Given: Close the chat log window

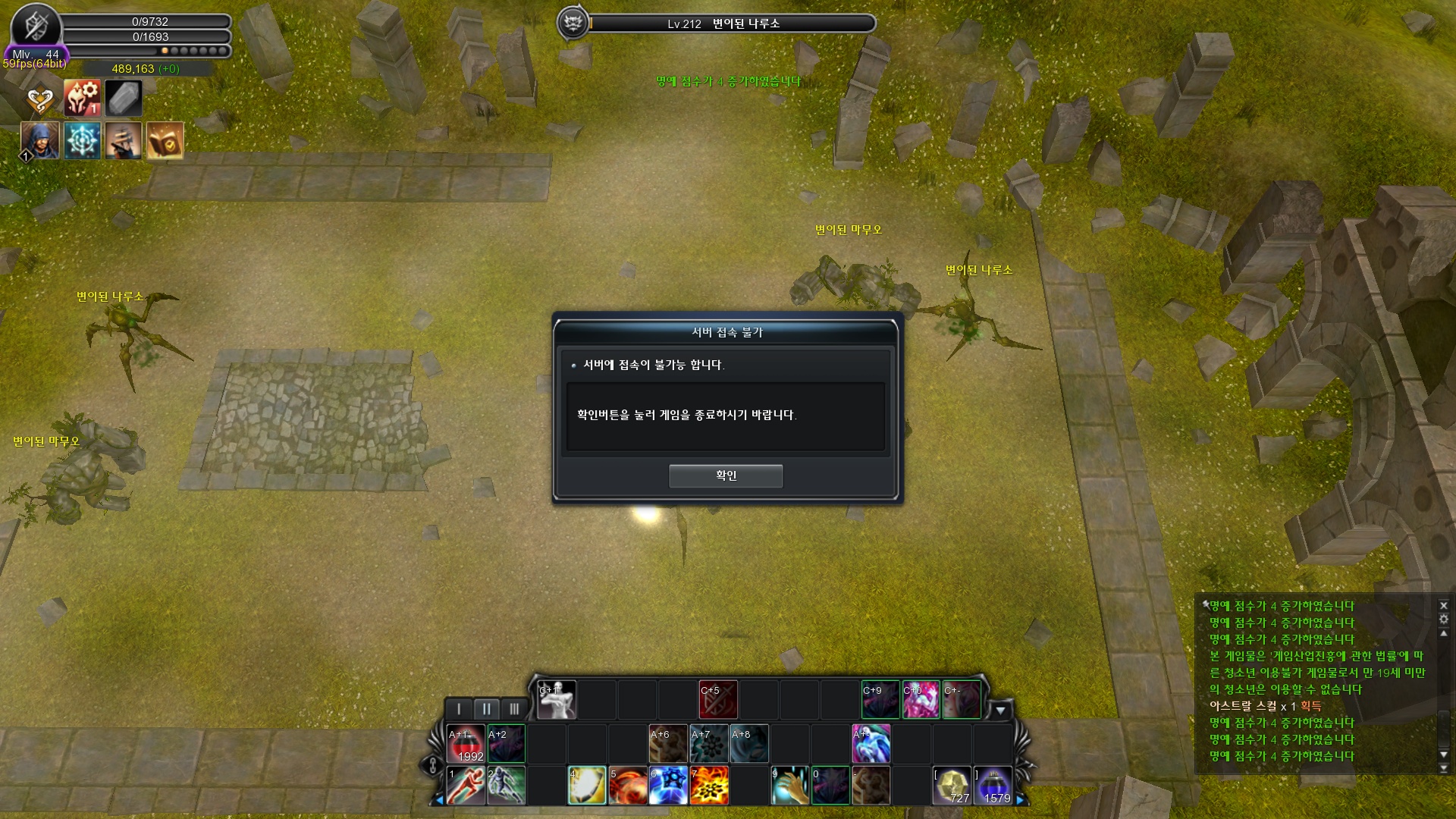Looking at the screenshot, I should (1443, 606).
